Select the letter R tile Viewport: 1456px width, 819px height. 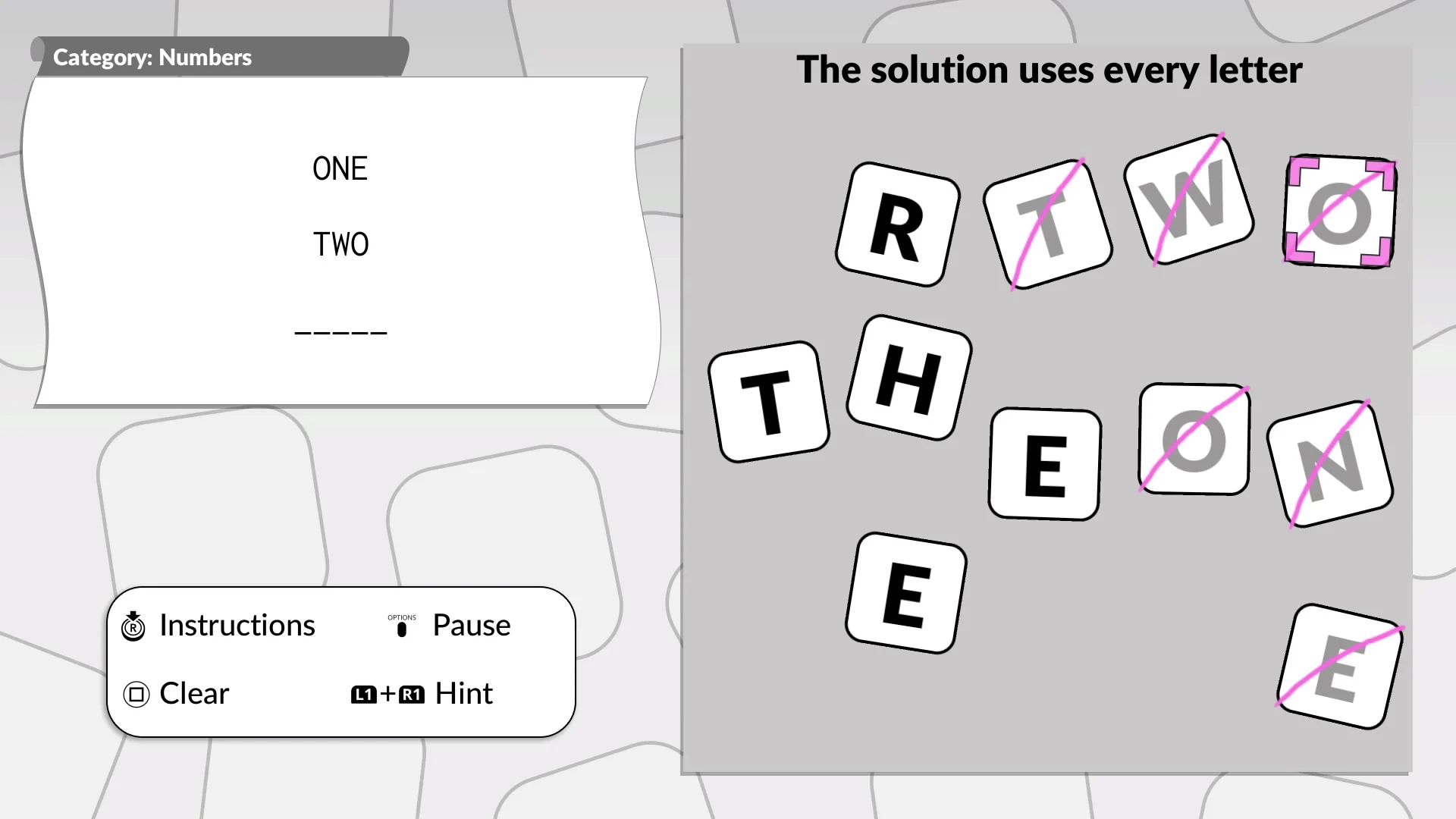[898, 225]
